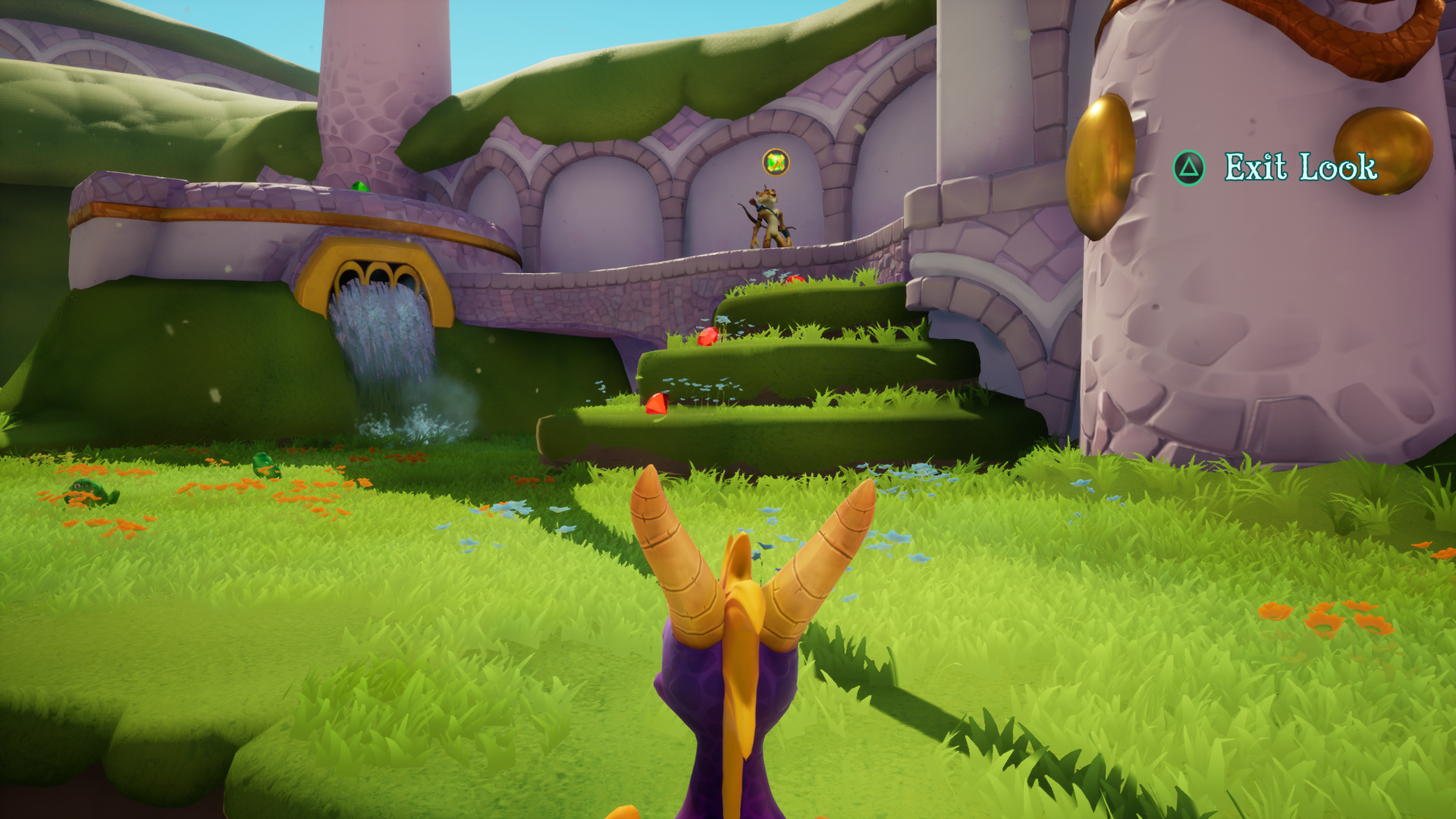1456x819 pixels.
Task: Click the green challenge marker above Hunter
Action: point(775,162)
